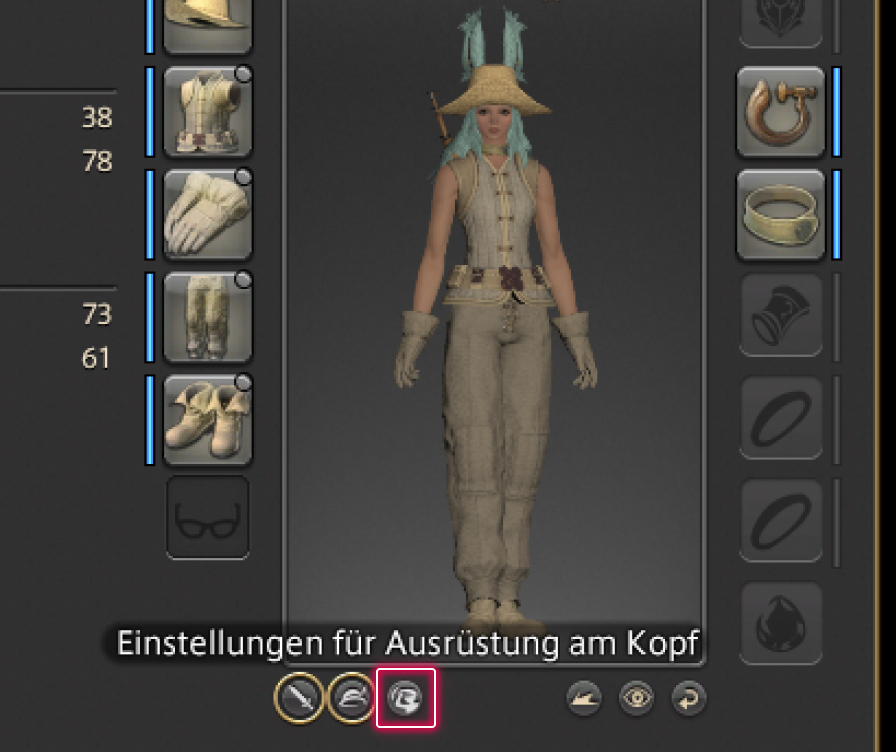
Task: Select the boots equipment slot
Action: click(207, 419)
